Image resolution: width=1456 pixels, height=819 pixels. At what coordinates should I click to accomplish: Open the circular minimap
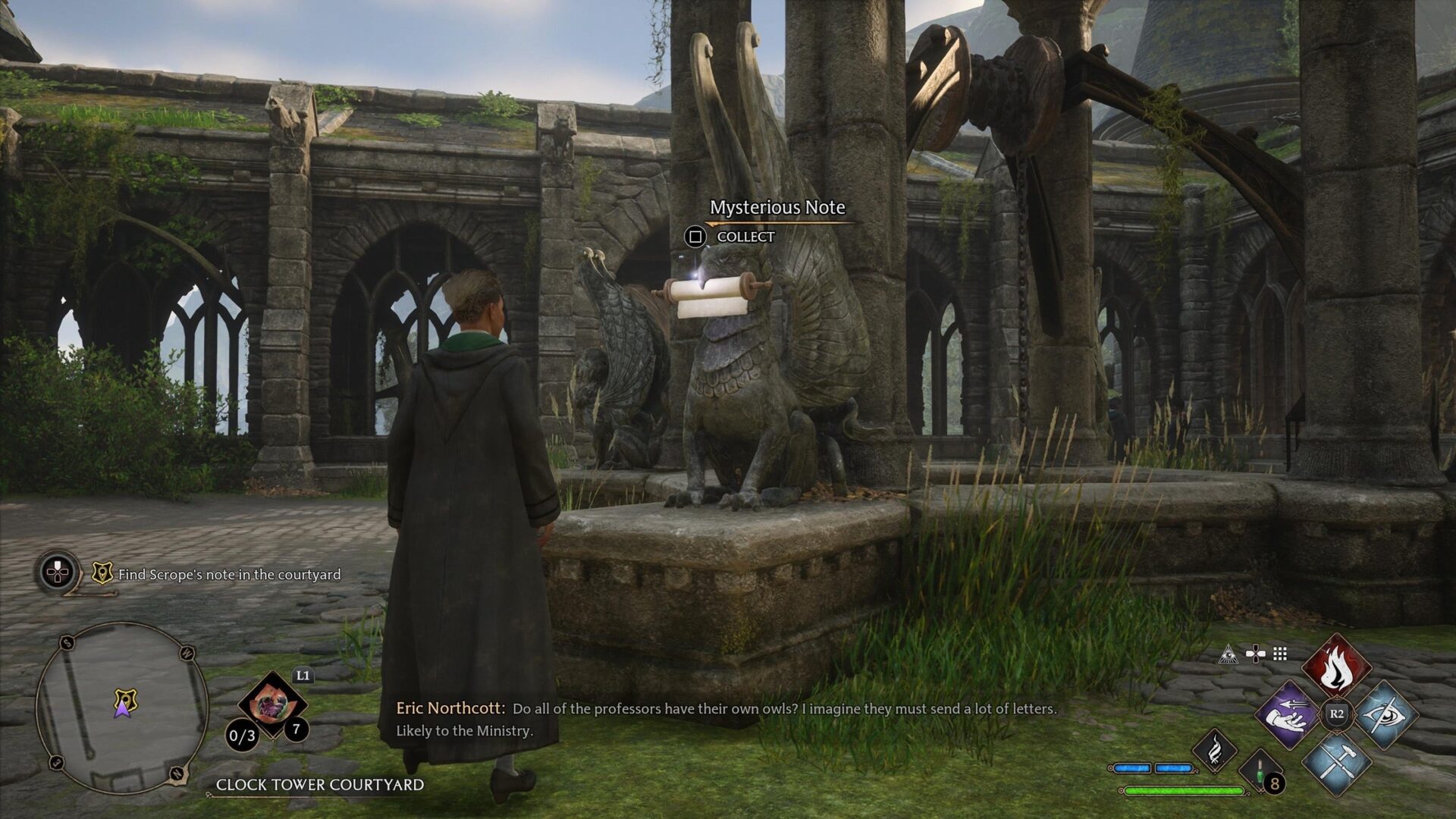pos(121,707)
